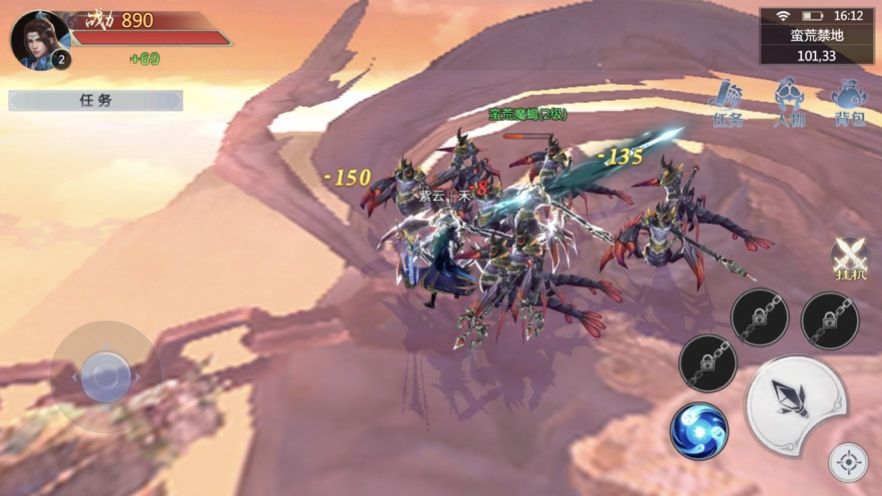Use the main sword attack button
882x496 pixels.
point(796,405)
